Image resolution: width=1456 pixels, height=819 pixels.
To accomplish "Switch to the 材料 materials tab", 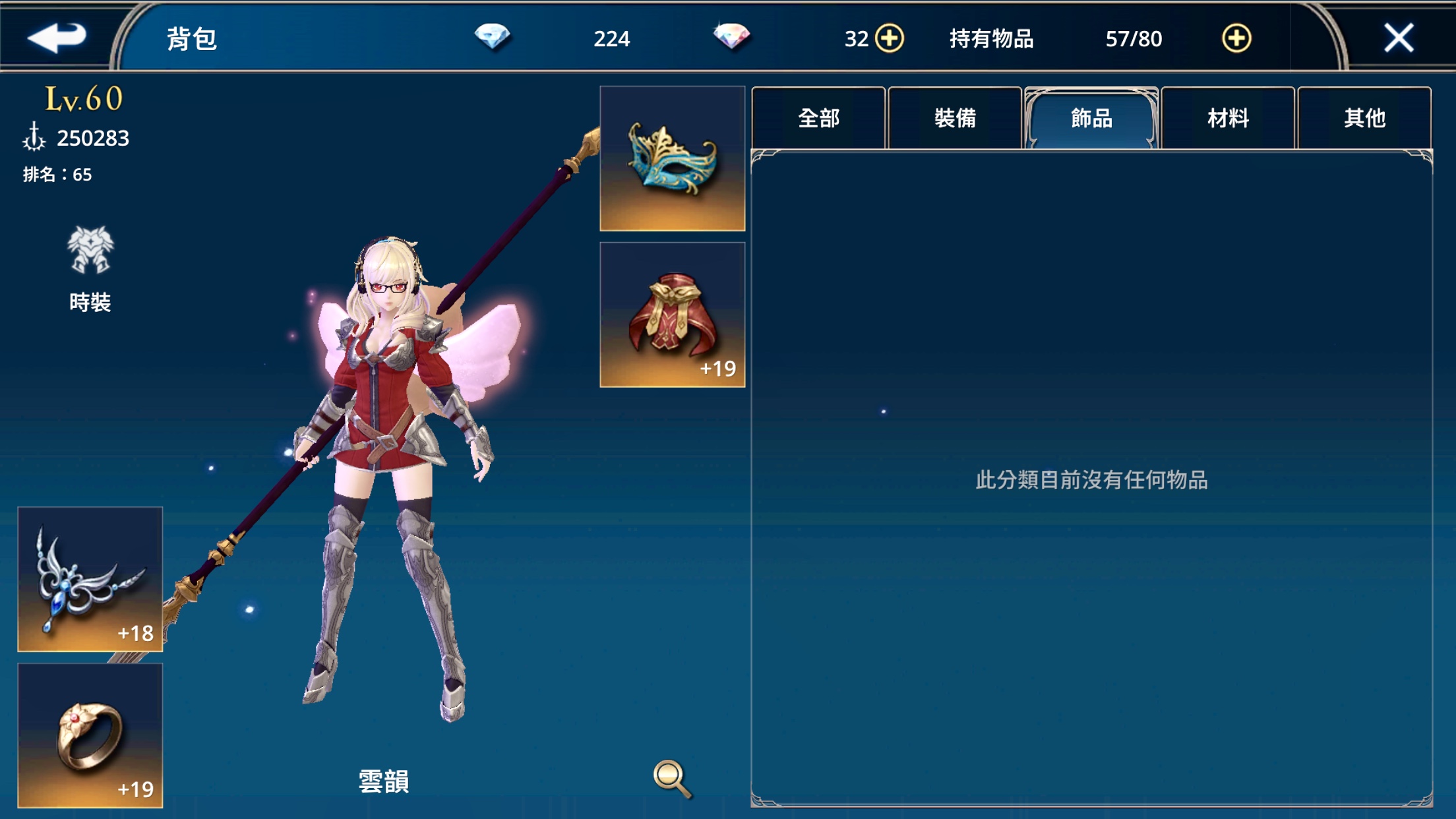I will tap(1228, 117).
